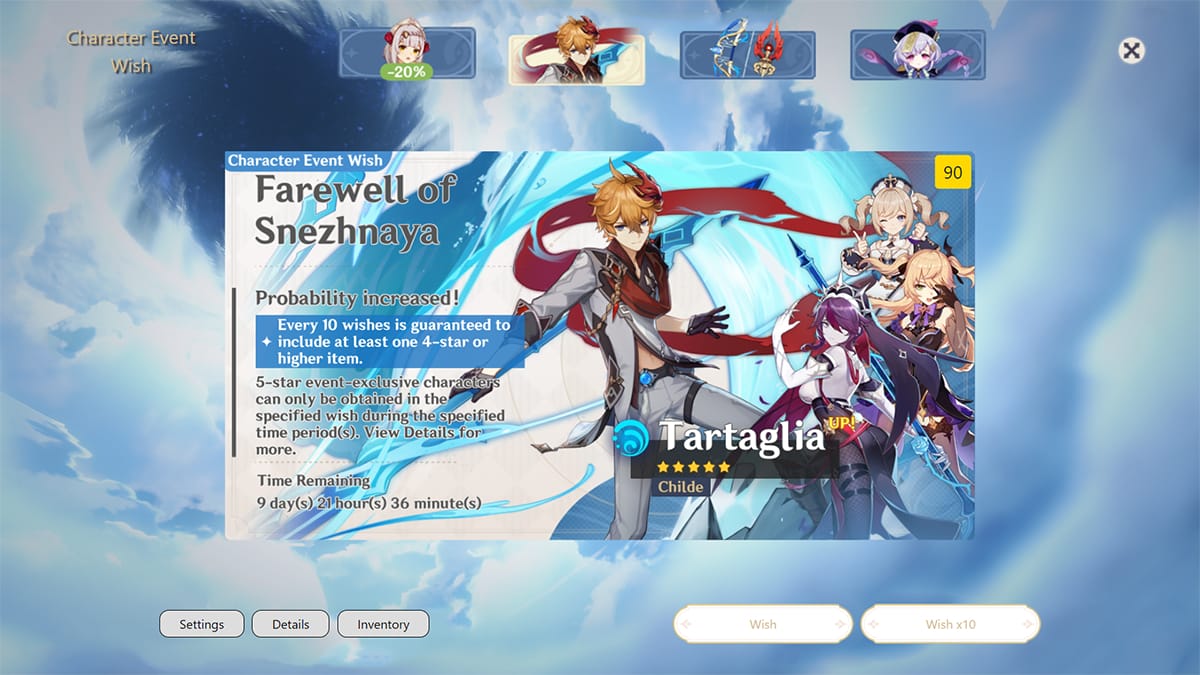The height and width of the screenshot is (675, 1200).
Task: Open the purple-haired character banner tab
Action: point(918,54)
